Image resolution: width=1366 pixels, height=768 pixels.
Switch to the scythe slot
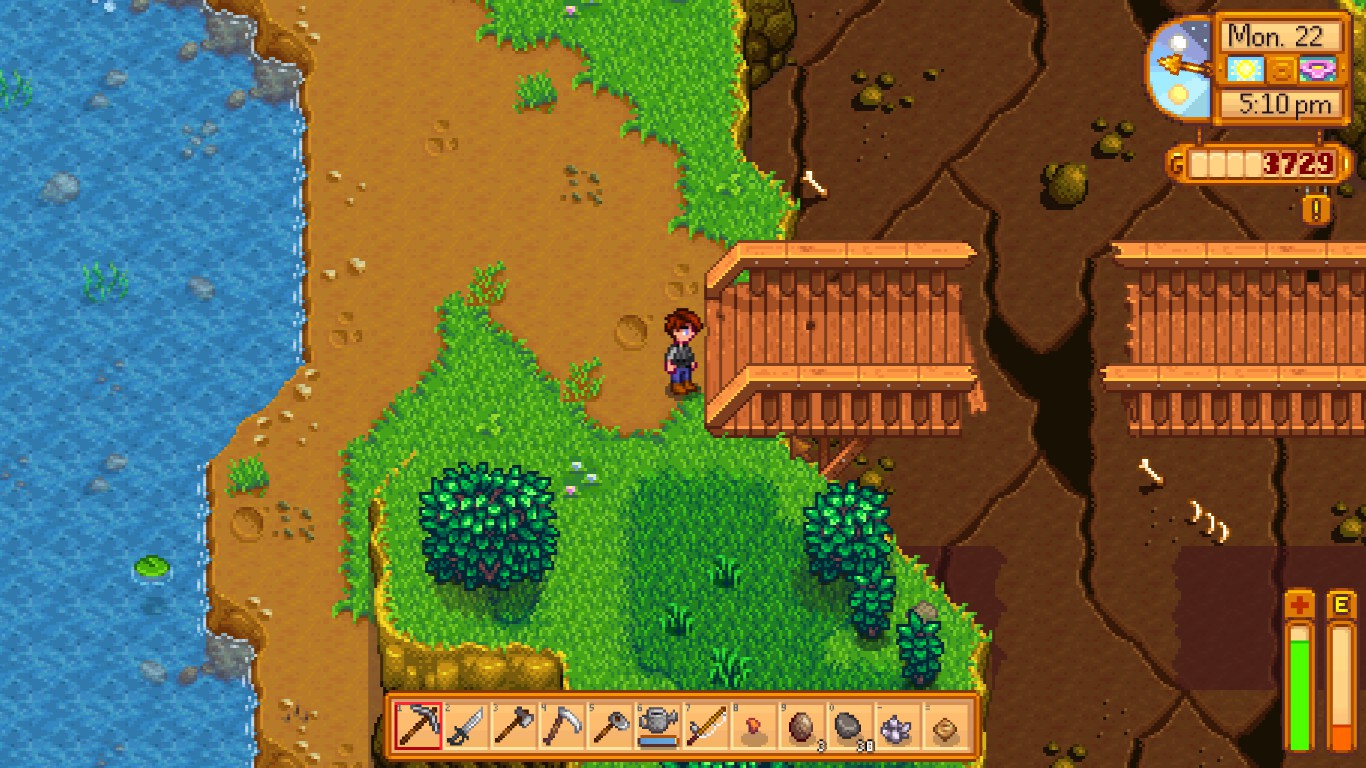pyautogui.click(x=562, y=726)
